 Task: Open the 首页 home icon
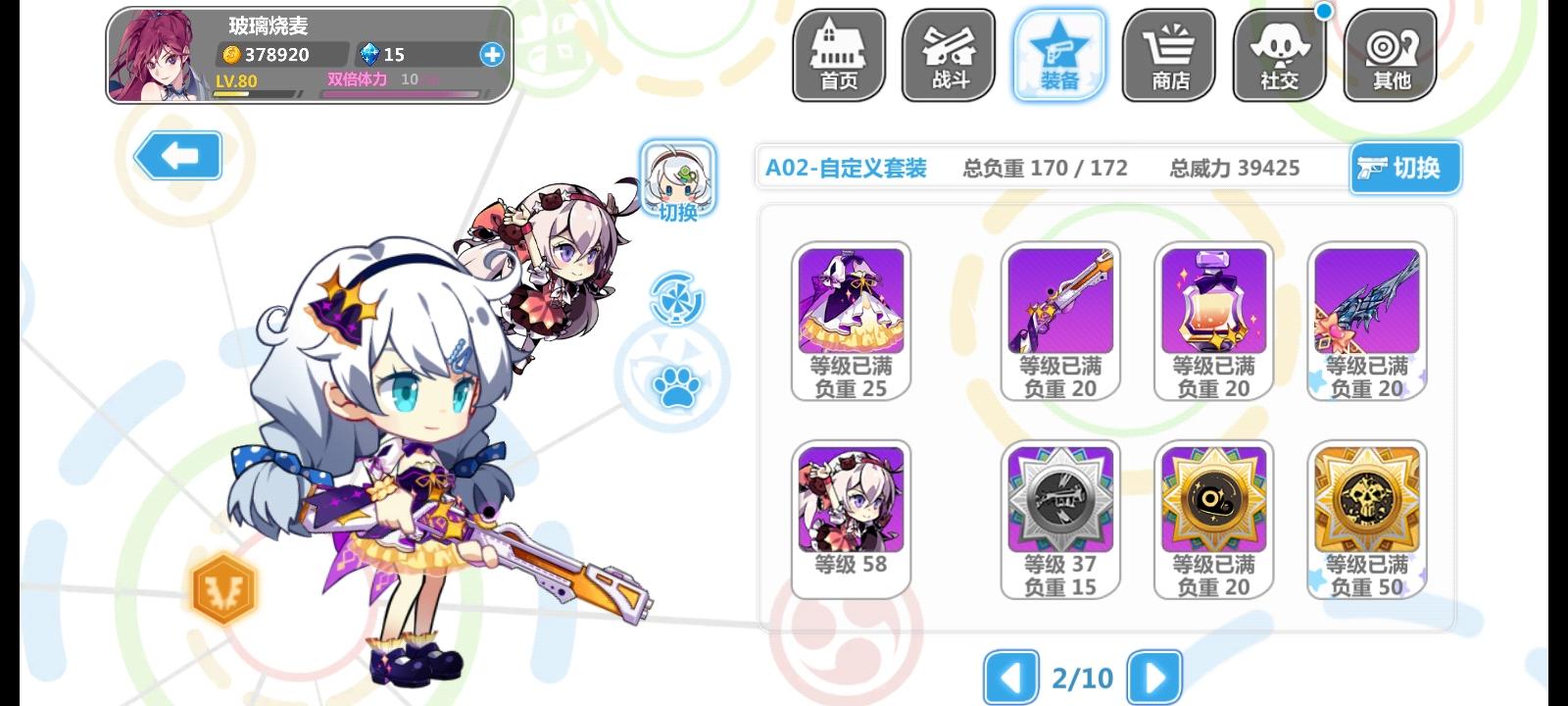[838, 54]
